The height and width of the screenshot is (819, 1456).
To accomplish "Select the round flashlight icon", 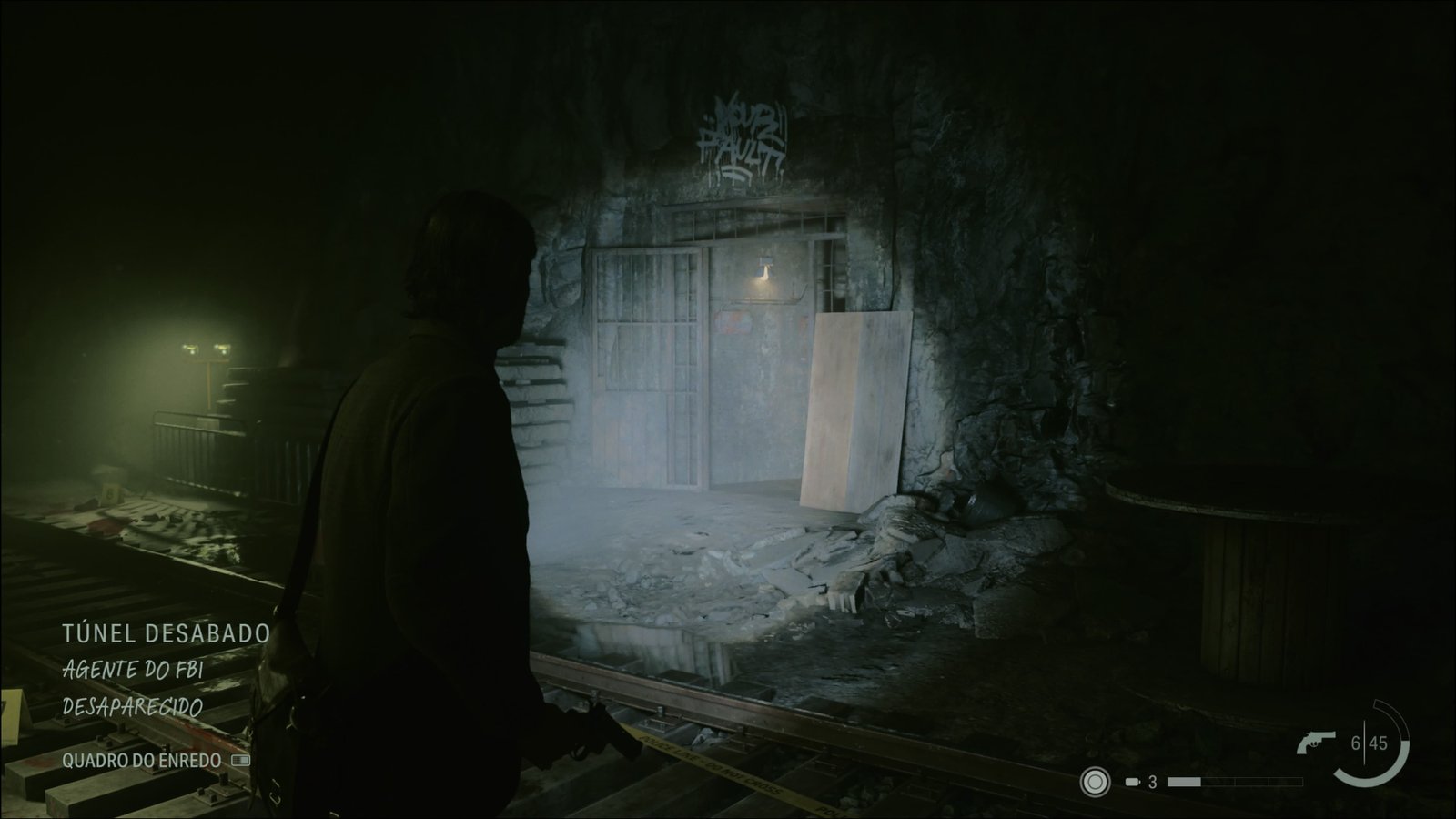I will pos(1095,782).
